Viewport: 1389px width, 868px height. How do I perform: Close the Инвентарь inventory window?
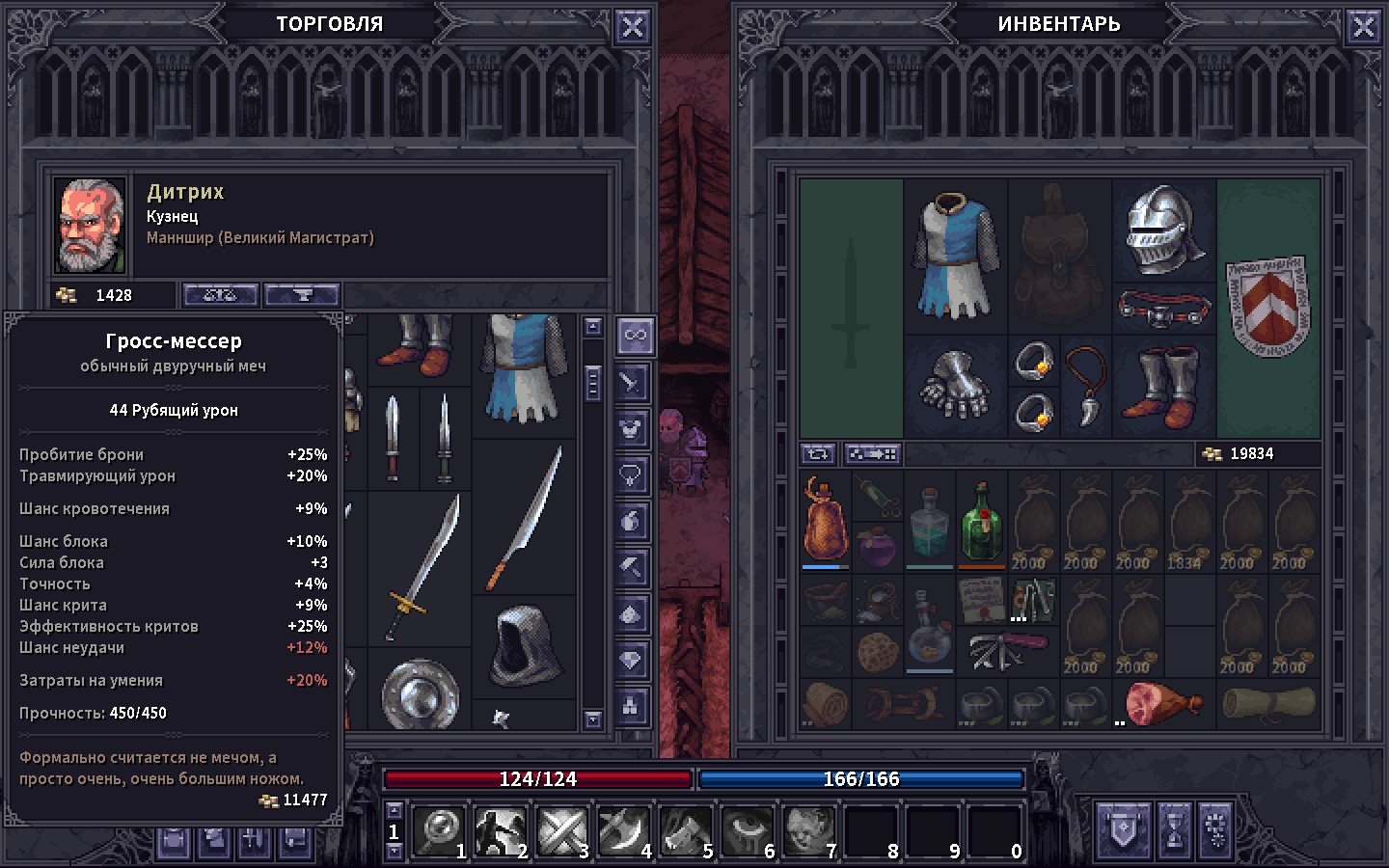[1364, 27]
